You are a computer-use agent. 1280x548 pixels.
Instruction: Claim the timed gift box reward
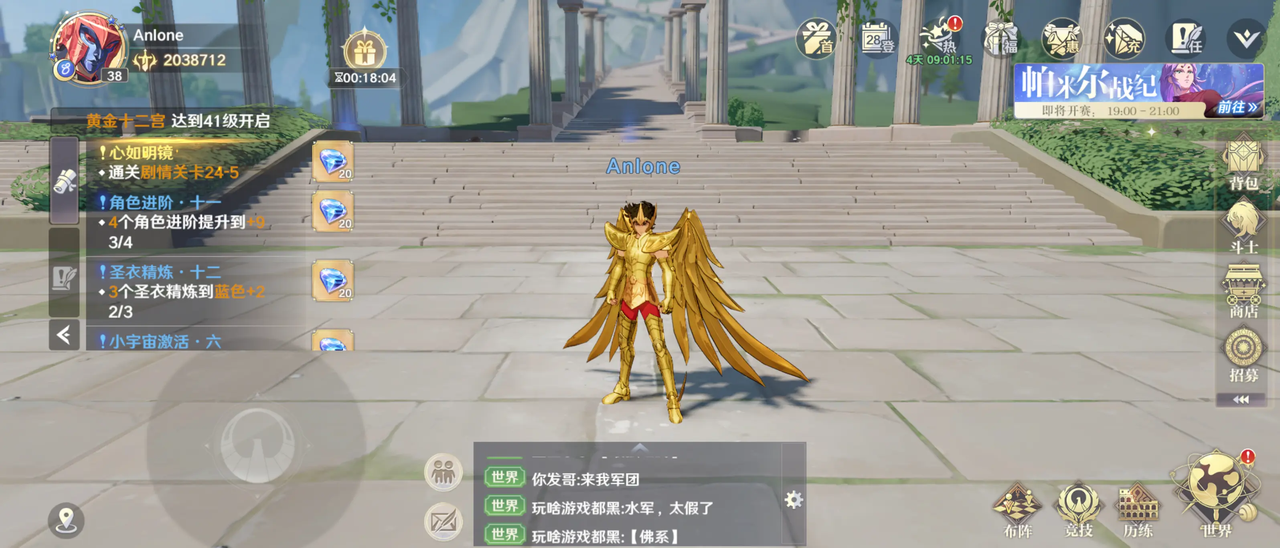coord(364,52)
